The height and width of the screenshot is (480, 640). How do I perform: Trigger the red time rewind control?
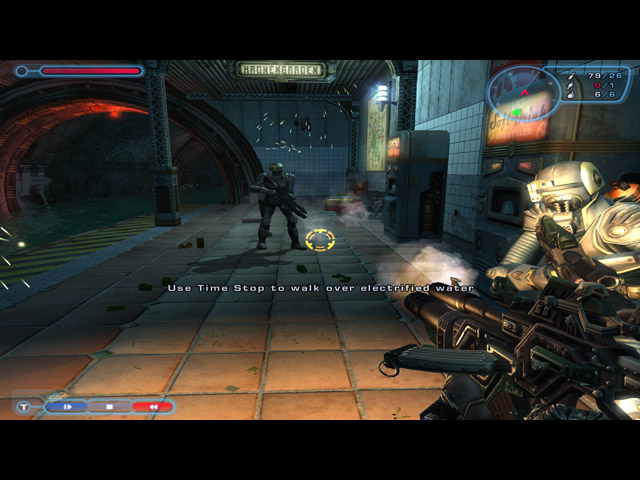click(152, 407)
